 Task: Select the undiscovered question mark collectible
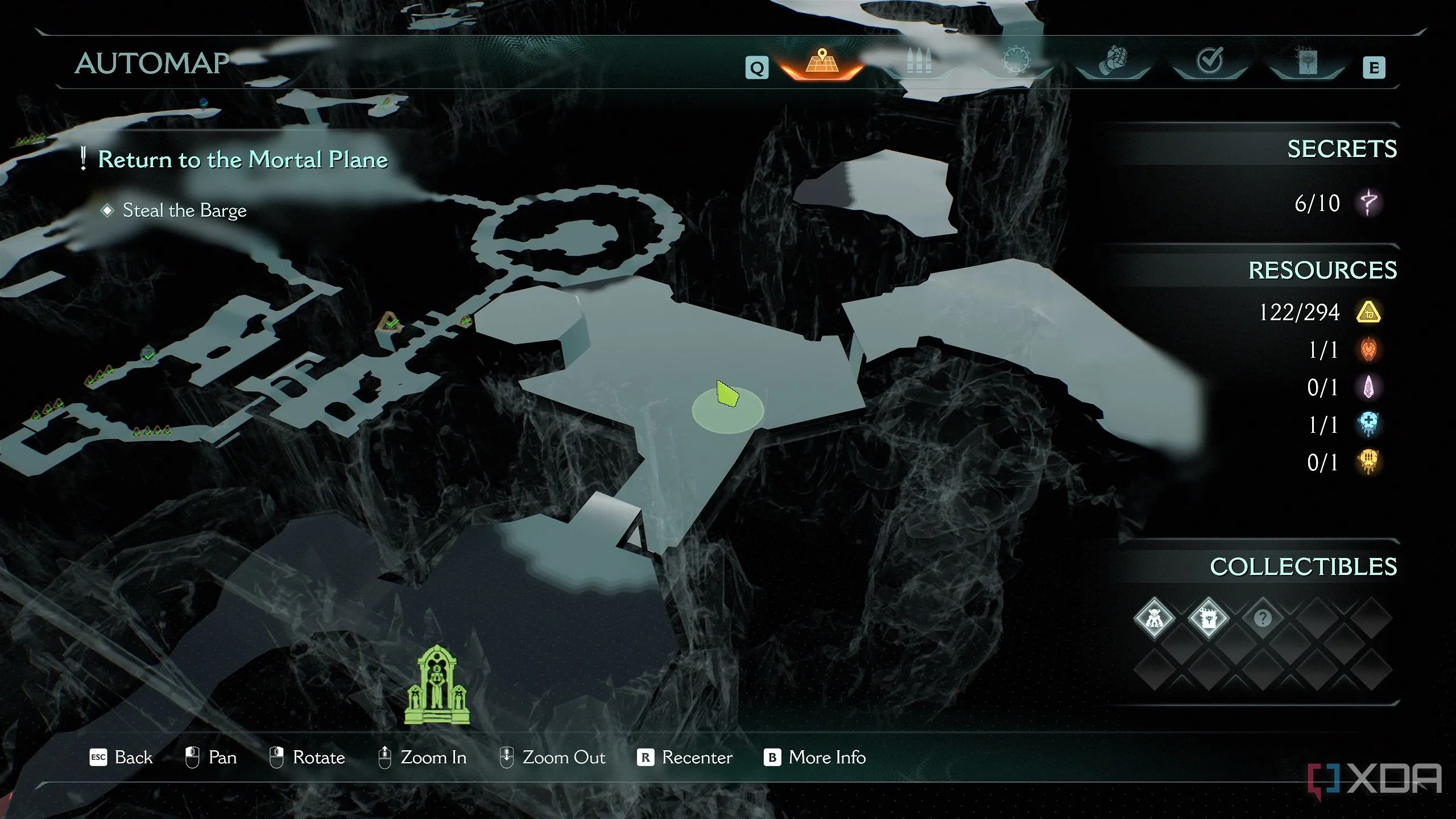(1263, 618)
